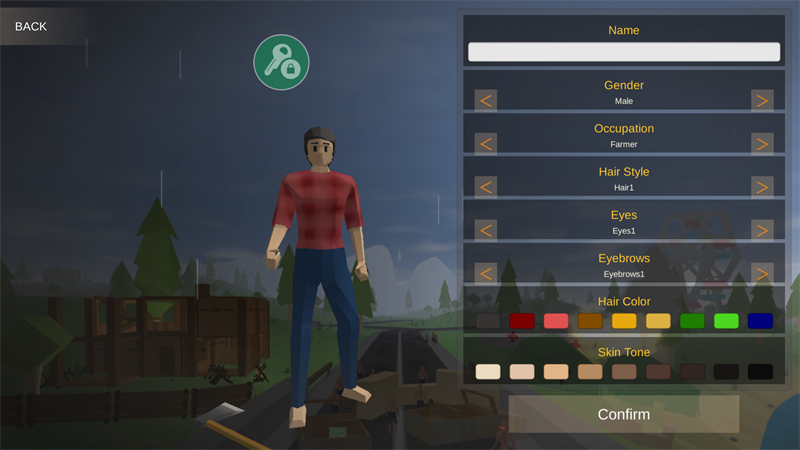800x450 pixels.
Task: Focus the Name text field
Action: point(624,52)
